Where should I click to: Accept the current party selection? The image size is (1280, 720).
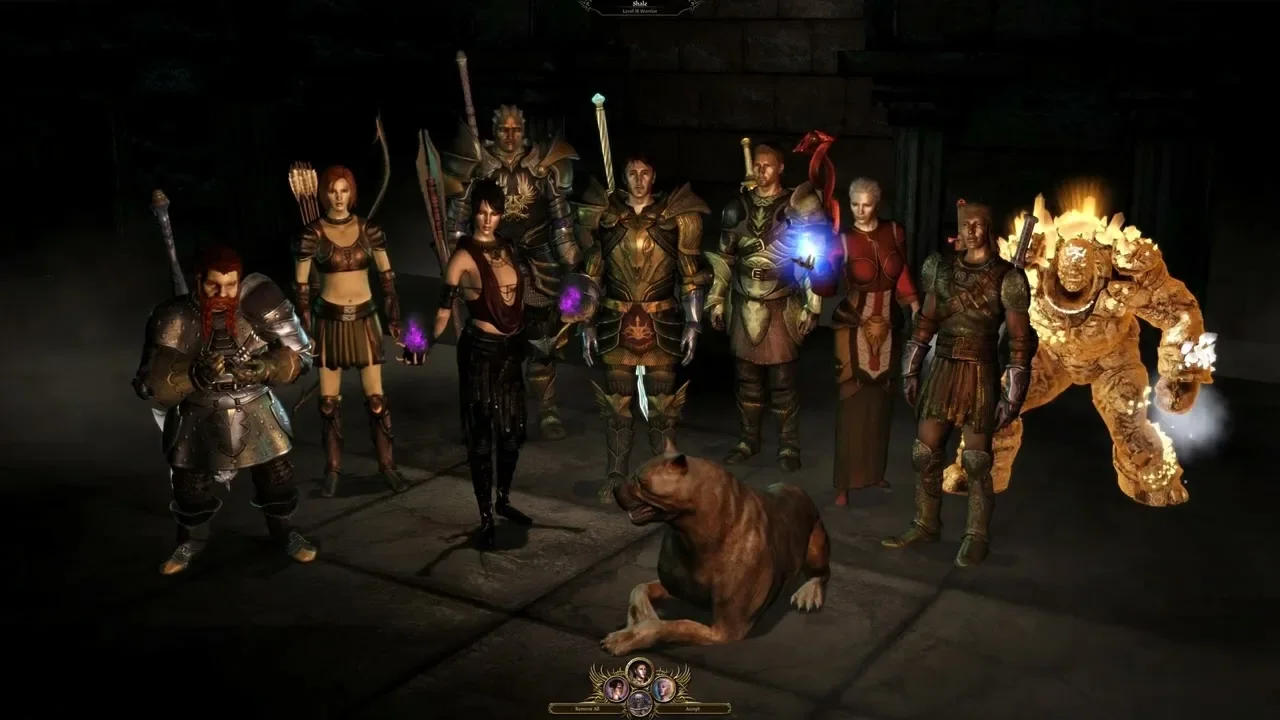[692, 708]
